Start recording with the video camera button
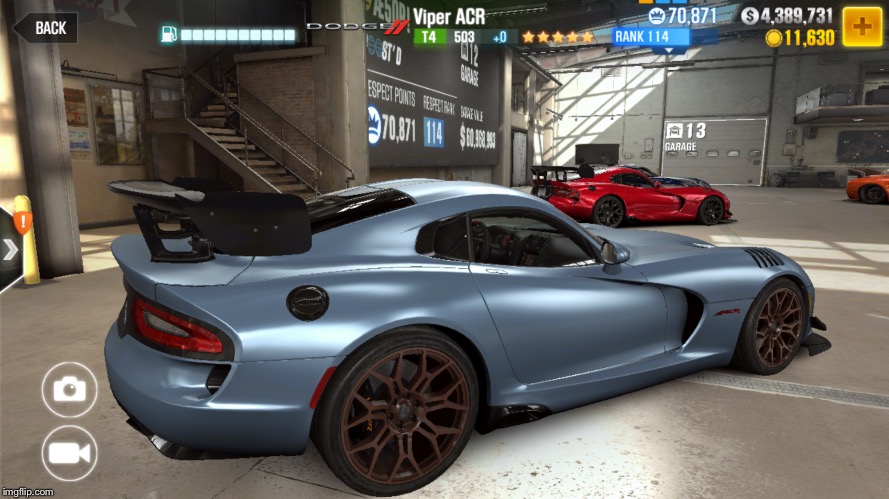This screenshot has height=499, width=889. (70, 453)
